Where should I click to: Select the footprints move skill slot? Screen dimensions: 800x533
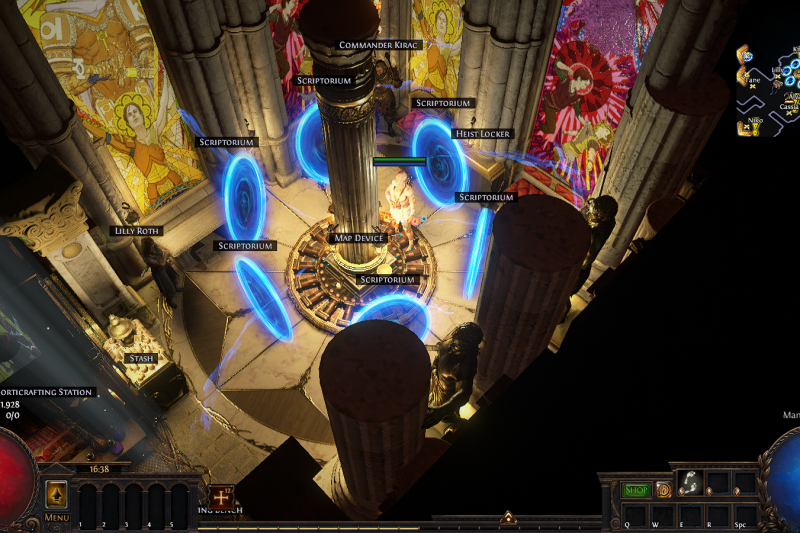click(690, 484)
